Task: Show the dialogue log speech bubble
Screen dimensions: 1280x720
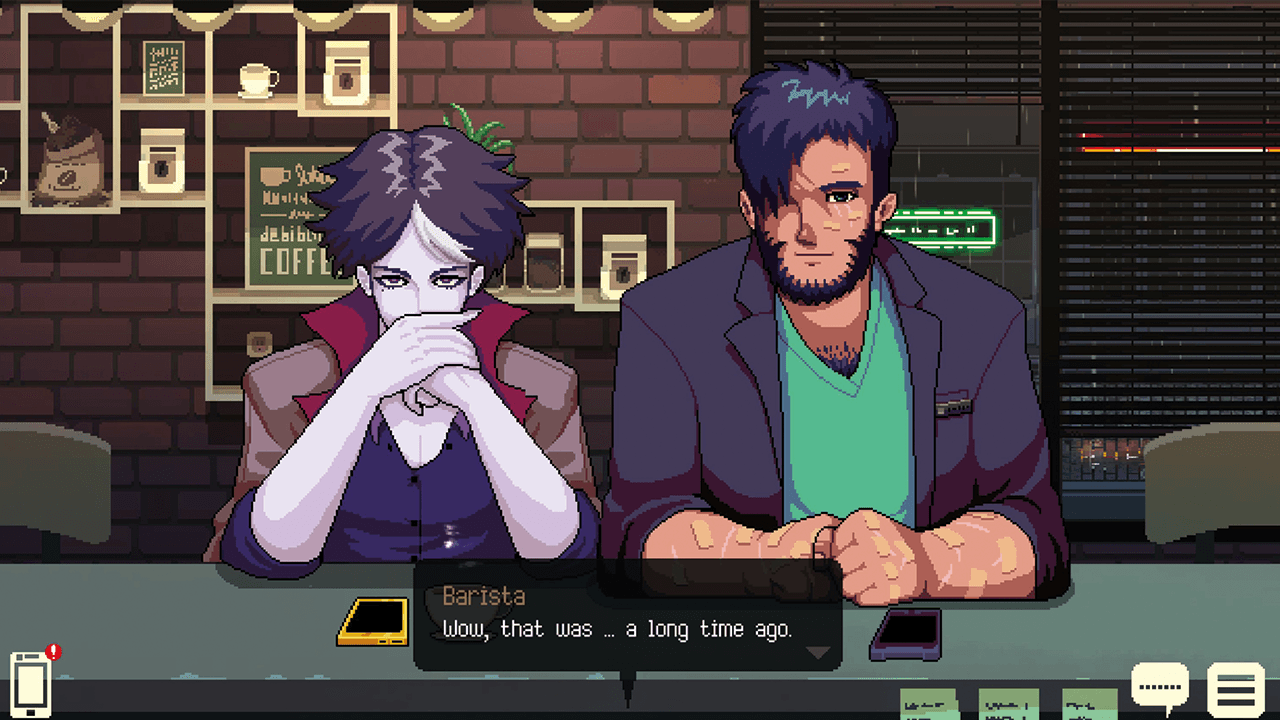Action: [1160, 687]
